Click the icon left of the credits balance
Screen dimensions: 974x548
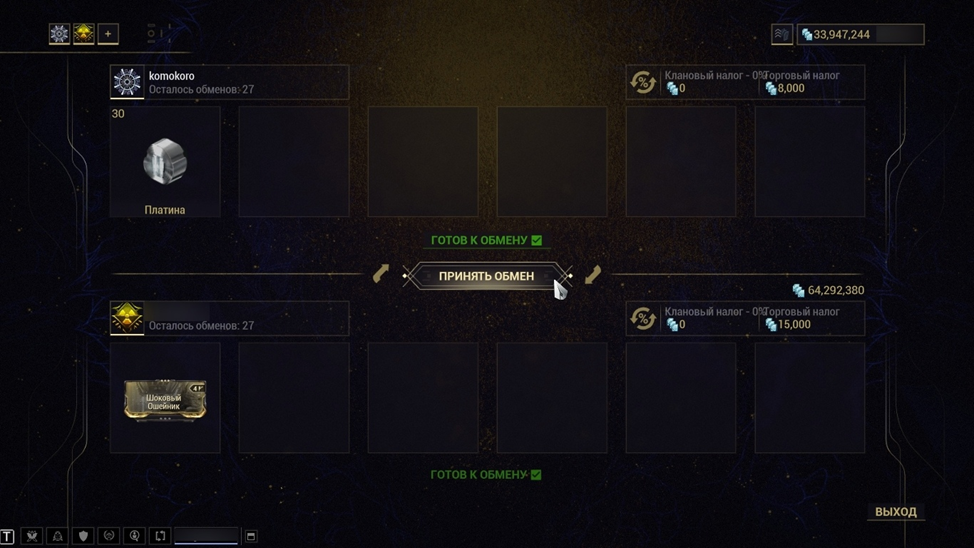click(x=781, y=35)
